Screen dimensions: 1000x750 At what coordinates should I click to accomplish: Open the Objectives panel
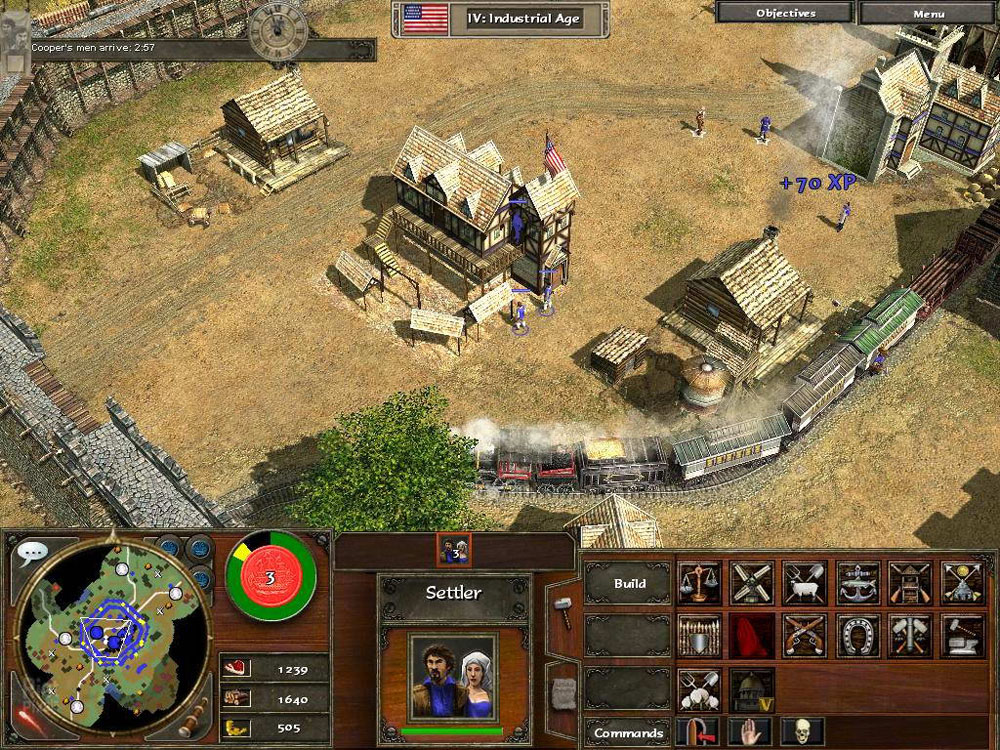pos(785,13)
